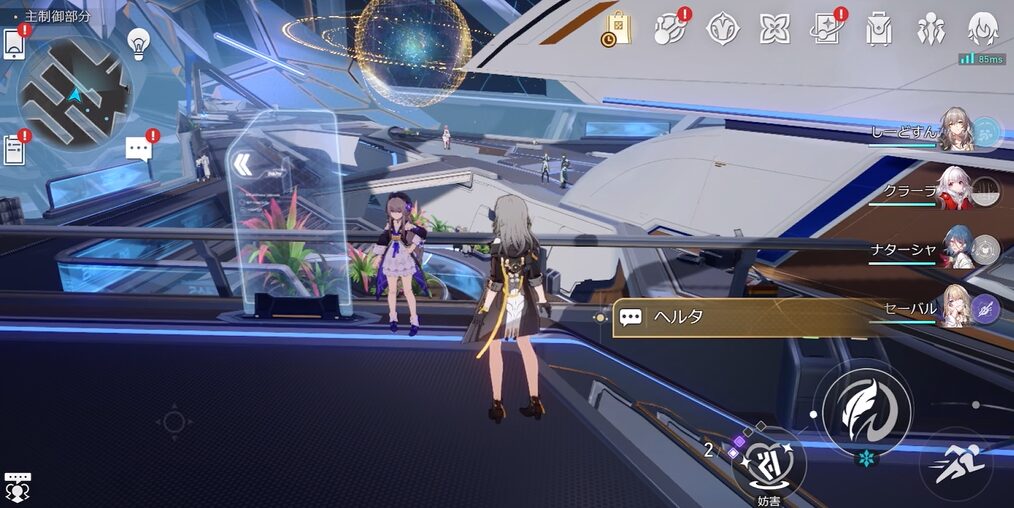Tap the lightbulb tutorial icon

tap(138, 42)
